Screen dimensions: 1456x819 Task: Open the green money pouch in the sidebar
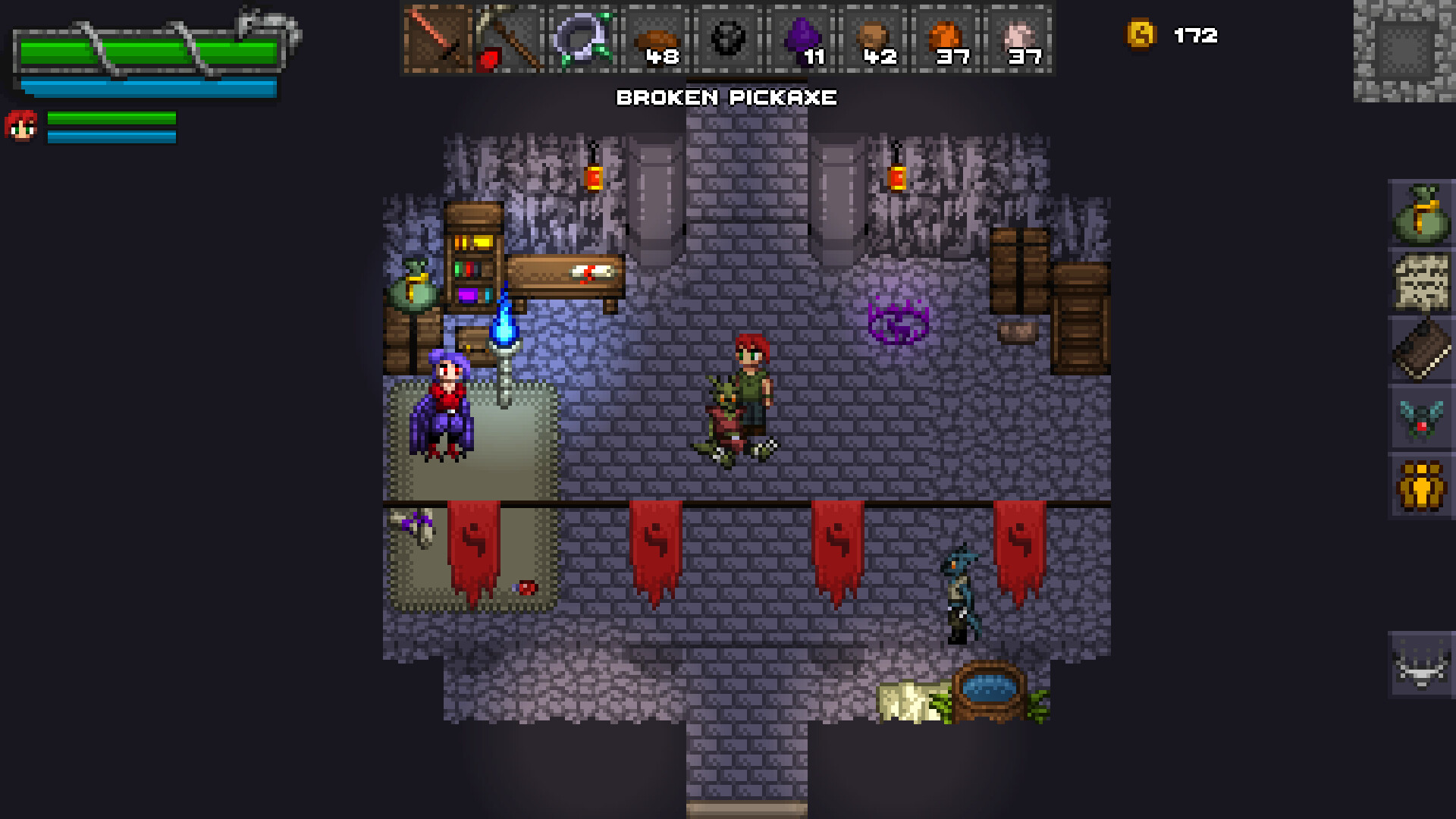pos(1423,216)
